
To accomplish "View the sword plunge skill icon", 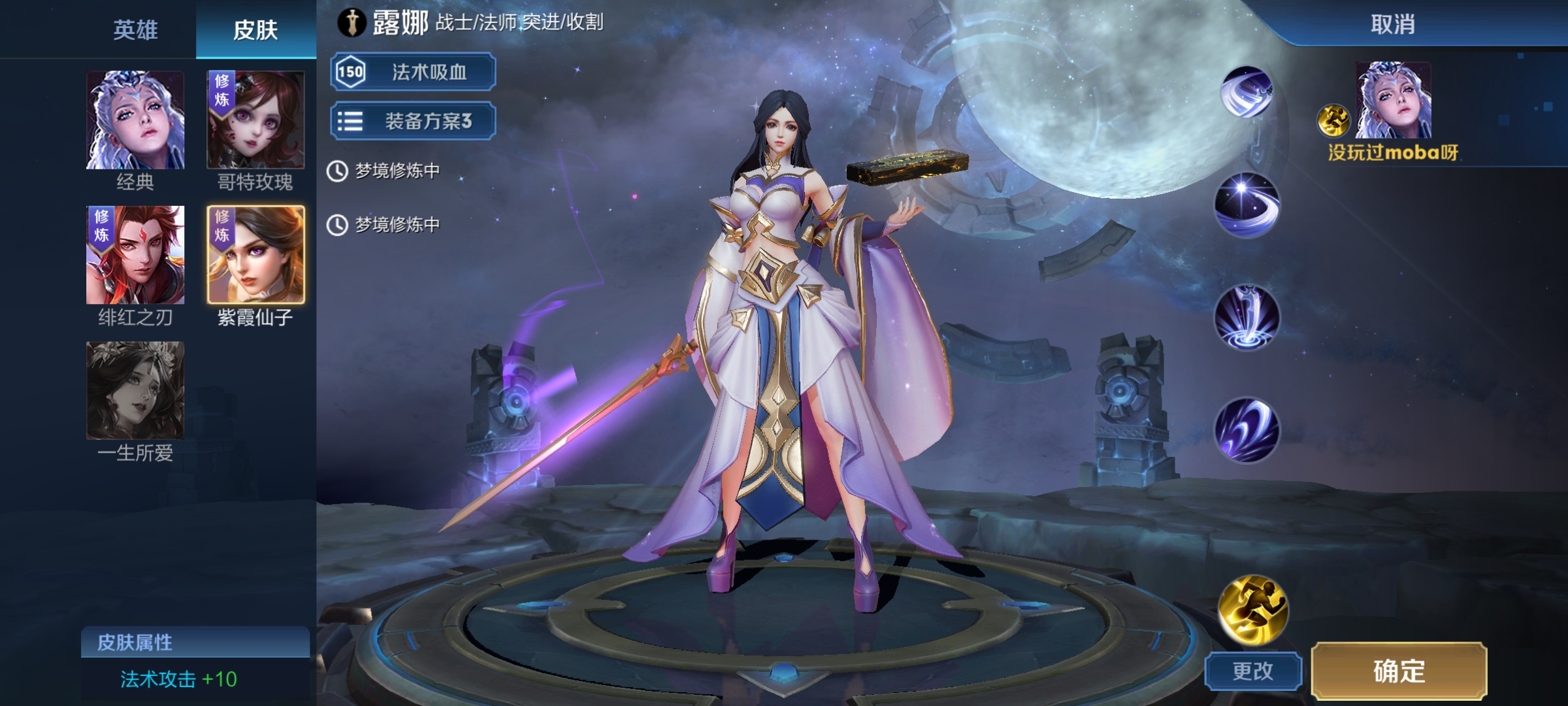I will point(1247,318).
